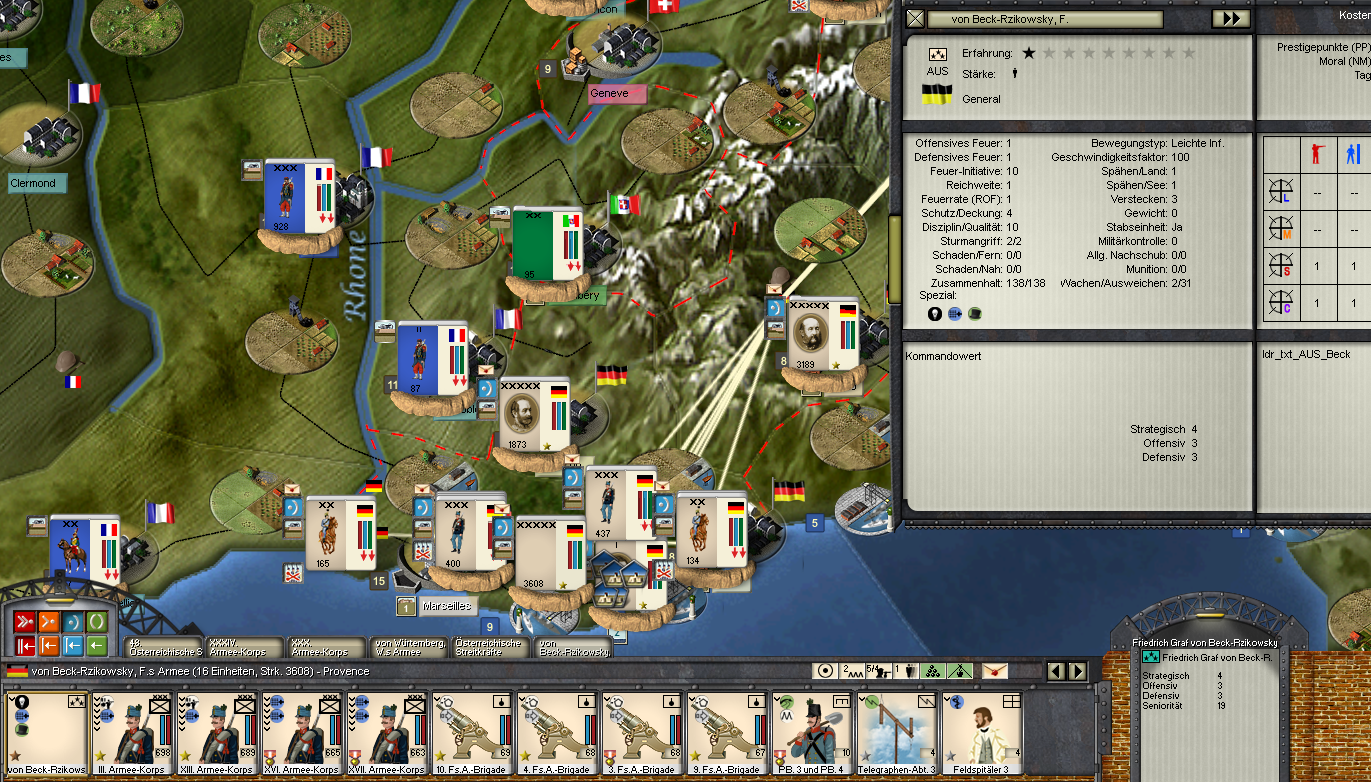Viewport: 1371px width, 782px height.
Task: Choose the green parentheses passive posture
Action: click(96, 623)
